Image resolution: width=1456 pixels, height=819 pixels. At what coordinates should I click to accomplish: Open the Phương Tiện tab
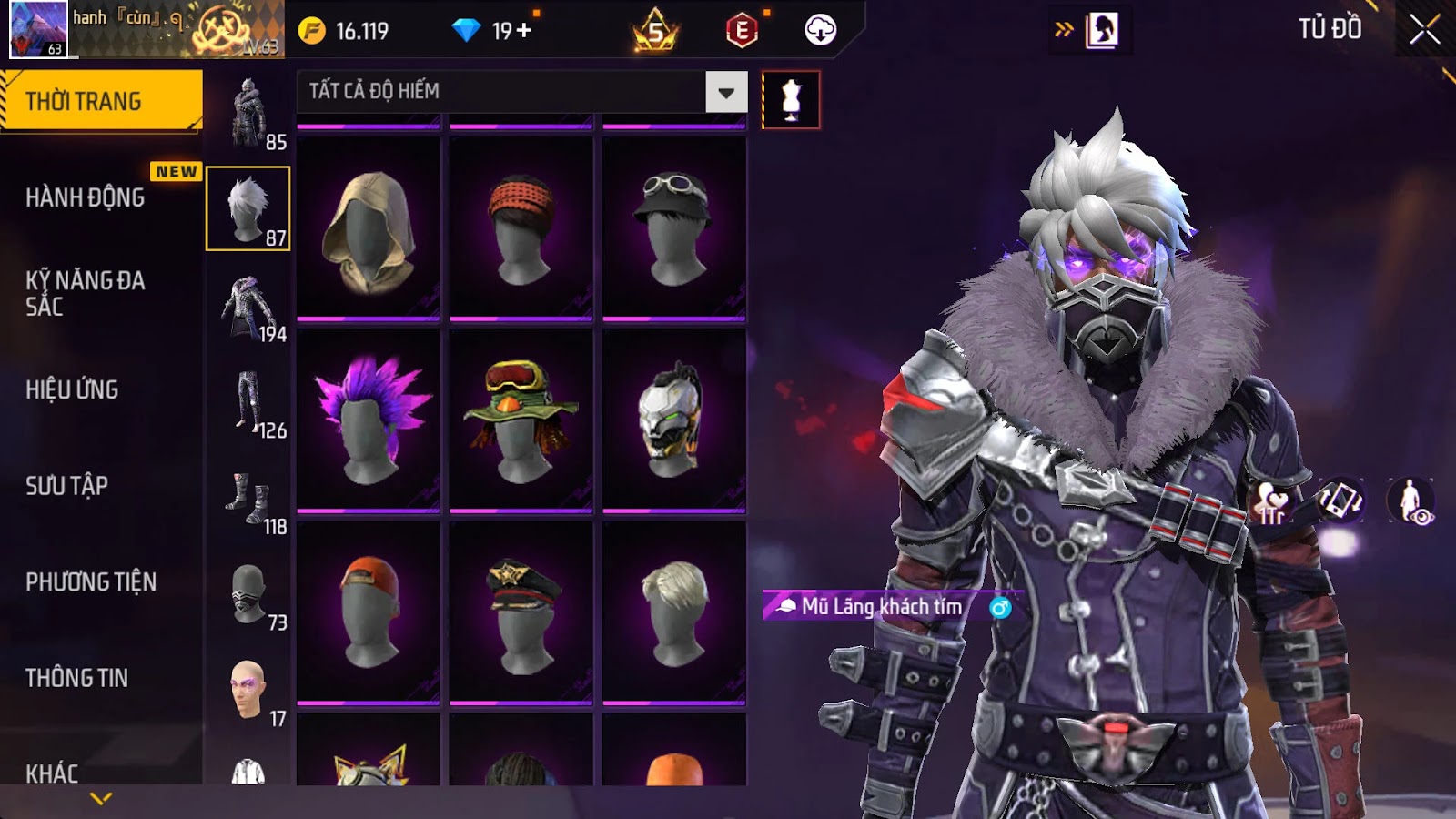click(91, 581)
